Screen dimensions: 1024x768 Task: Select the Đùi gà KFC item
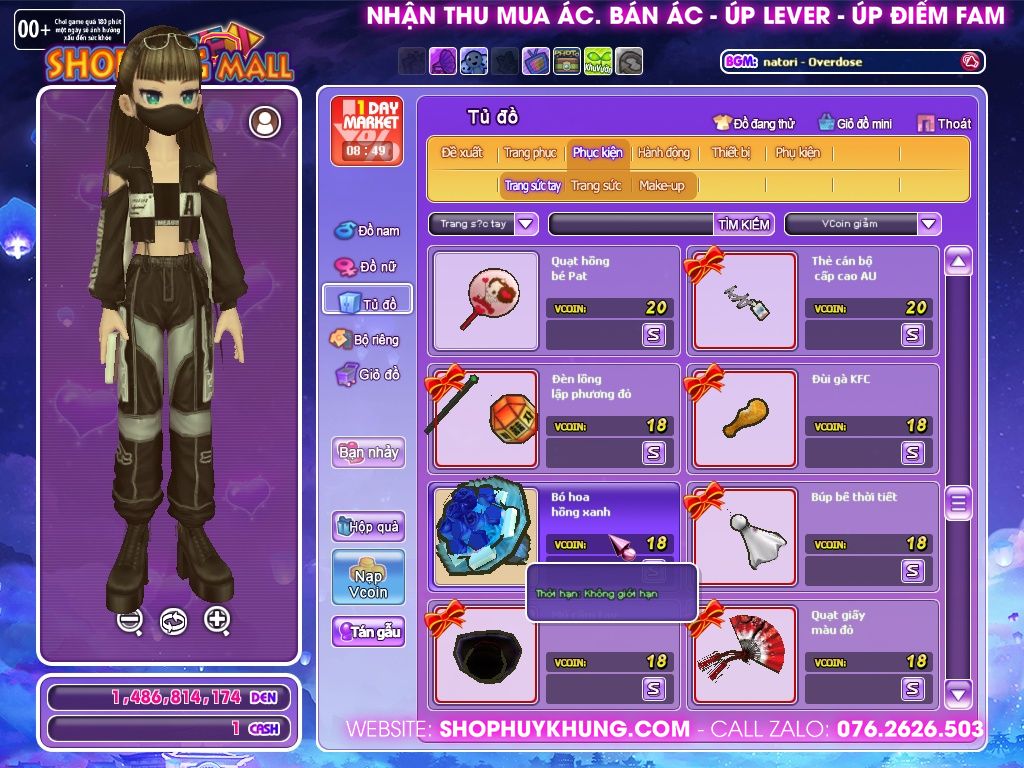(x=744, y=418)
